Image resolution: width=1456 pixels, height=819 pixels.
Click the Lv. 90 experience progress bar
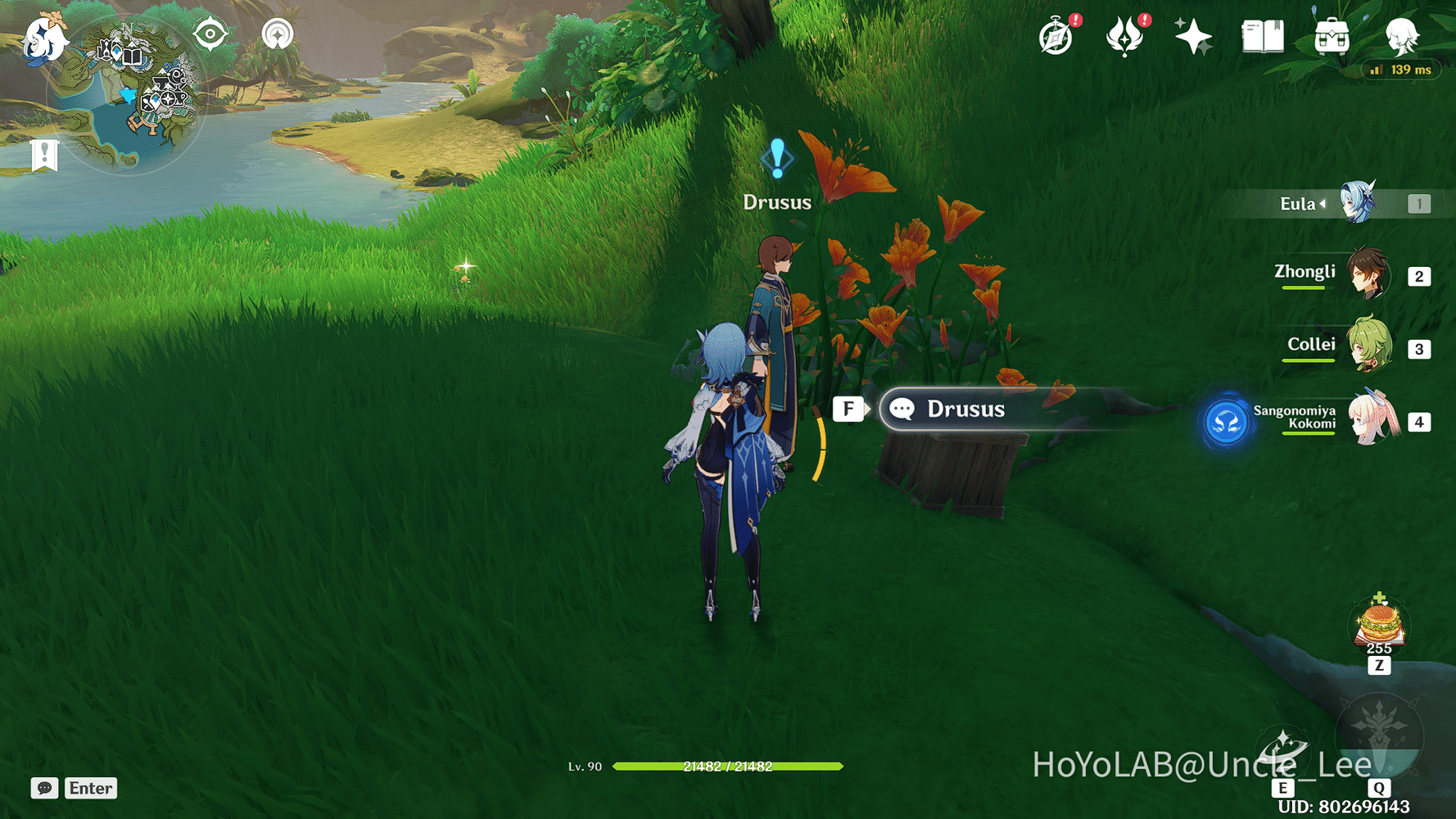pyautogui.click(x=729, y=768)
